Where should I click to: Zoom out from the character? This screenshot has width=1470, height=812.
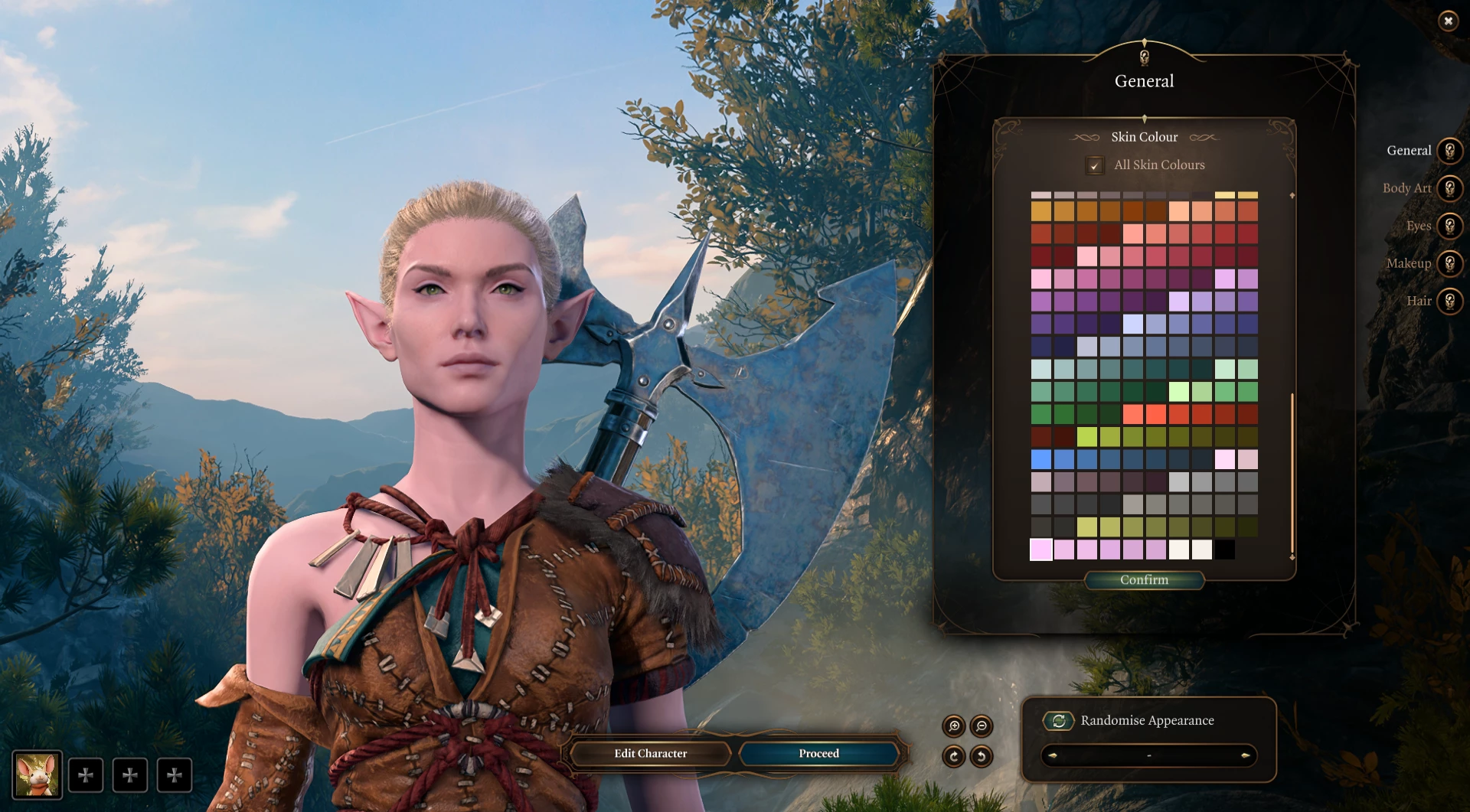point(982,726)
